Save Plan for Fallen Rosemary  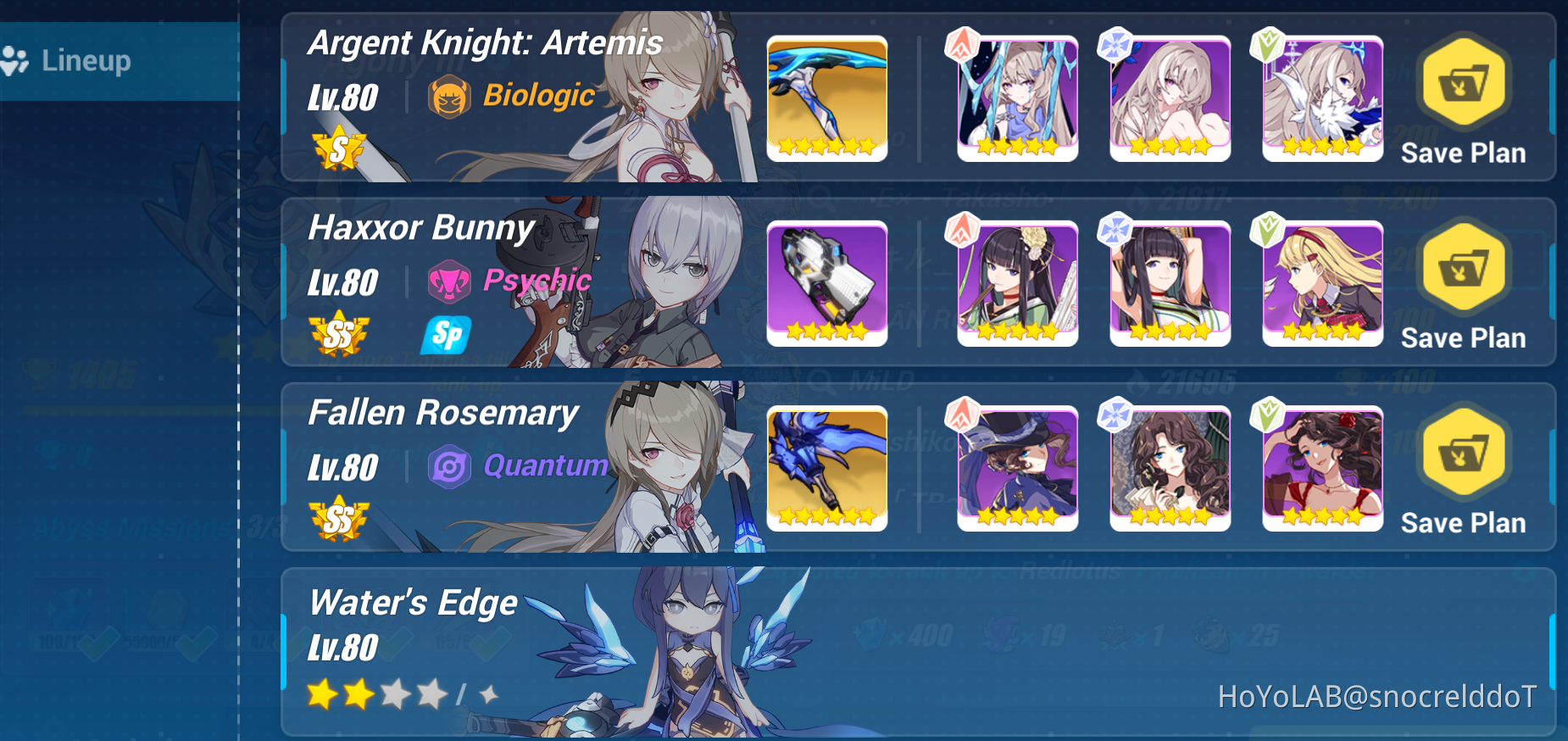(x=1462, y=466)
